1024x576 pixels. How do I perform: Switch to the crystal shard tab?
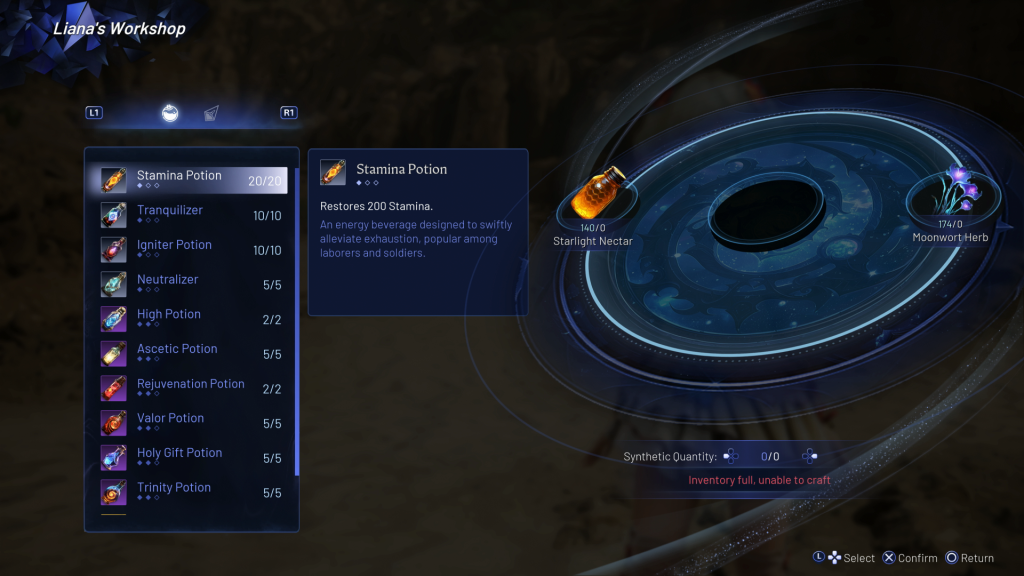point(211,113)
